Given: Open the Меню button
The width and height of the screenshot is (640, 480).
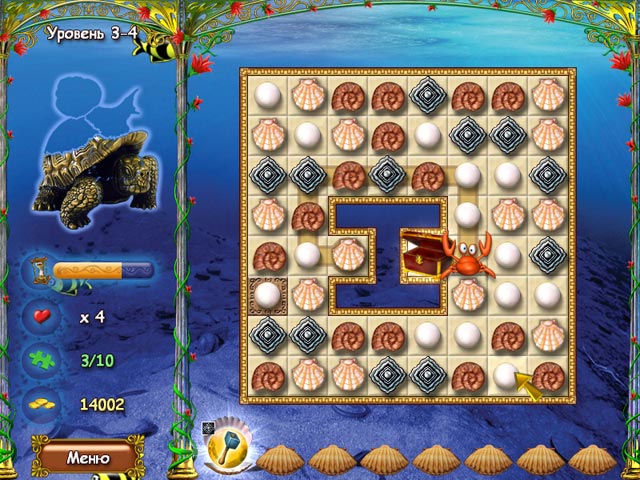Looking at the screenshot, I should (x=87, y=458).
